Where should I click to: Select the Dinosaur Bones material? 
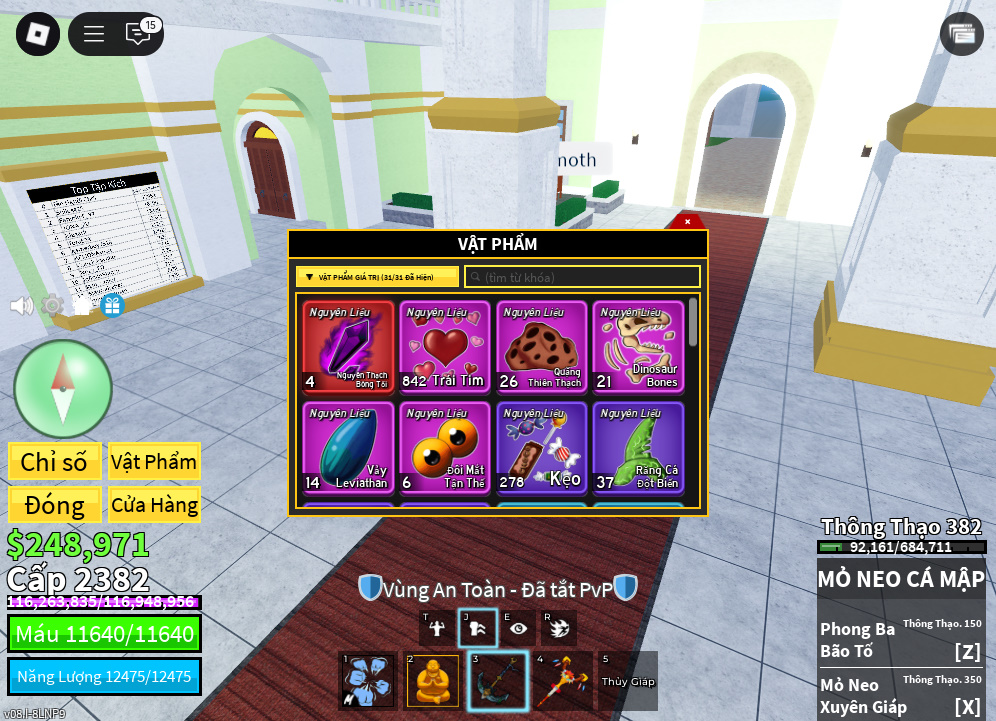pos(639,346)
